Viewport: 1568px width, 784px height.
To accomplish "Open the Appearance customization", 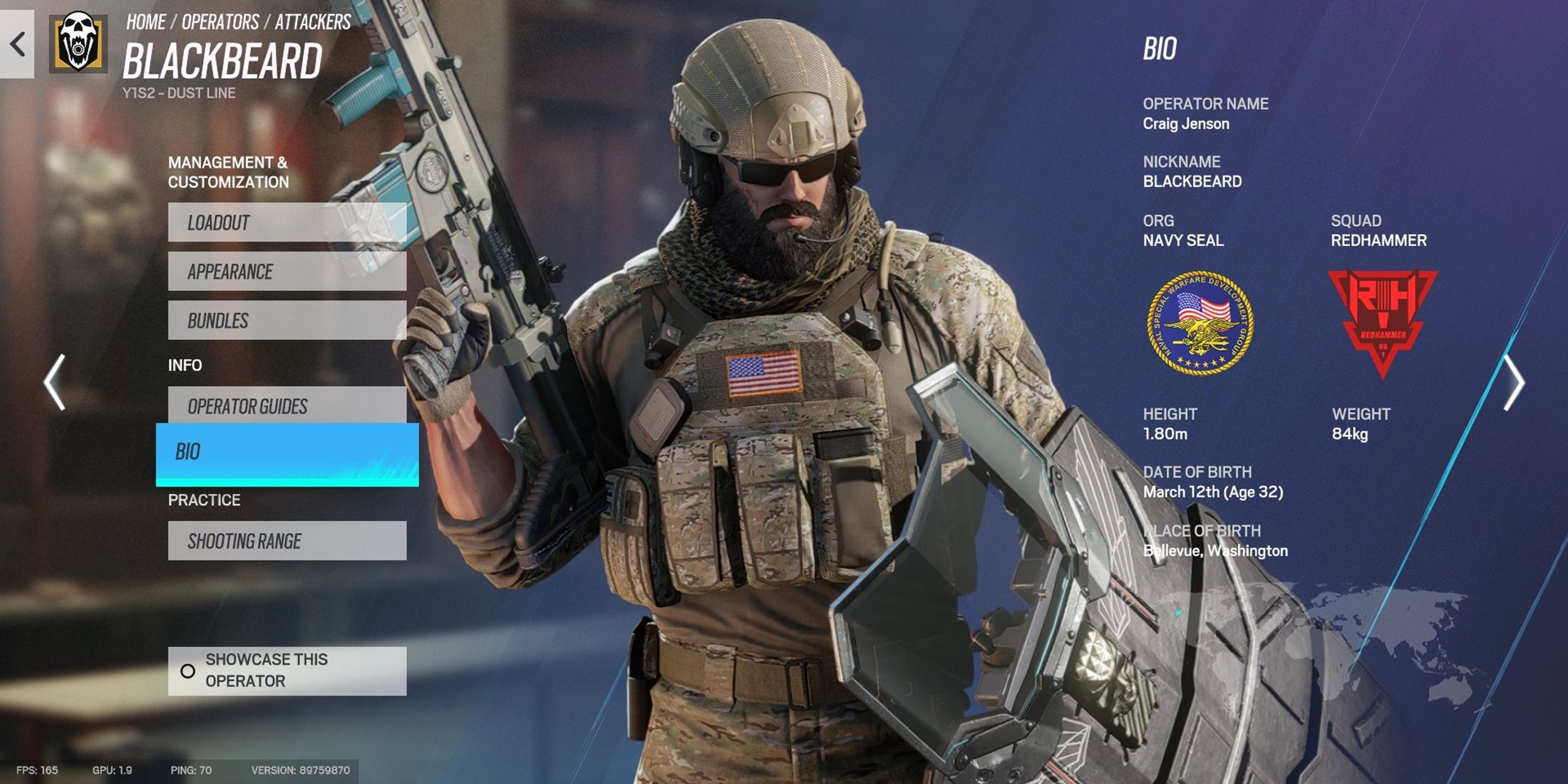I will 287,272.
